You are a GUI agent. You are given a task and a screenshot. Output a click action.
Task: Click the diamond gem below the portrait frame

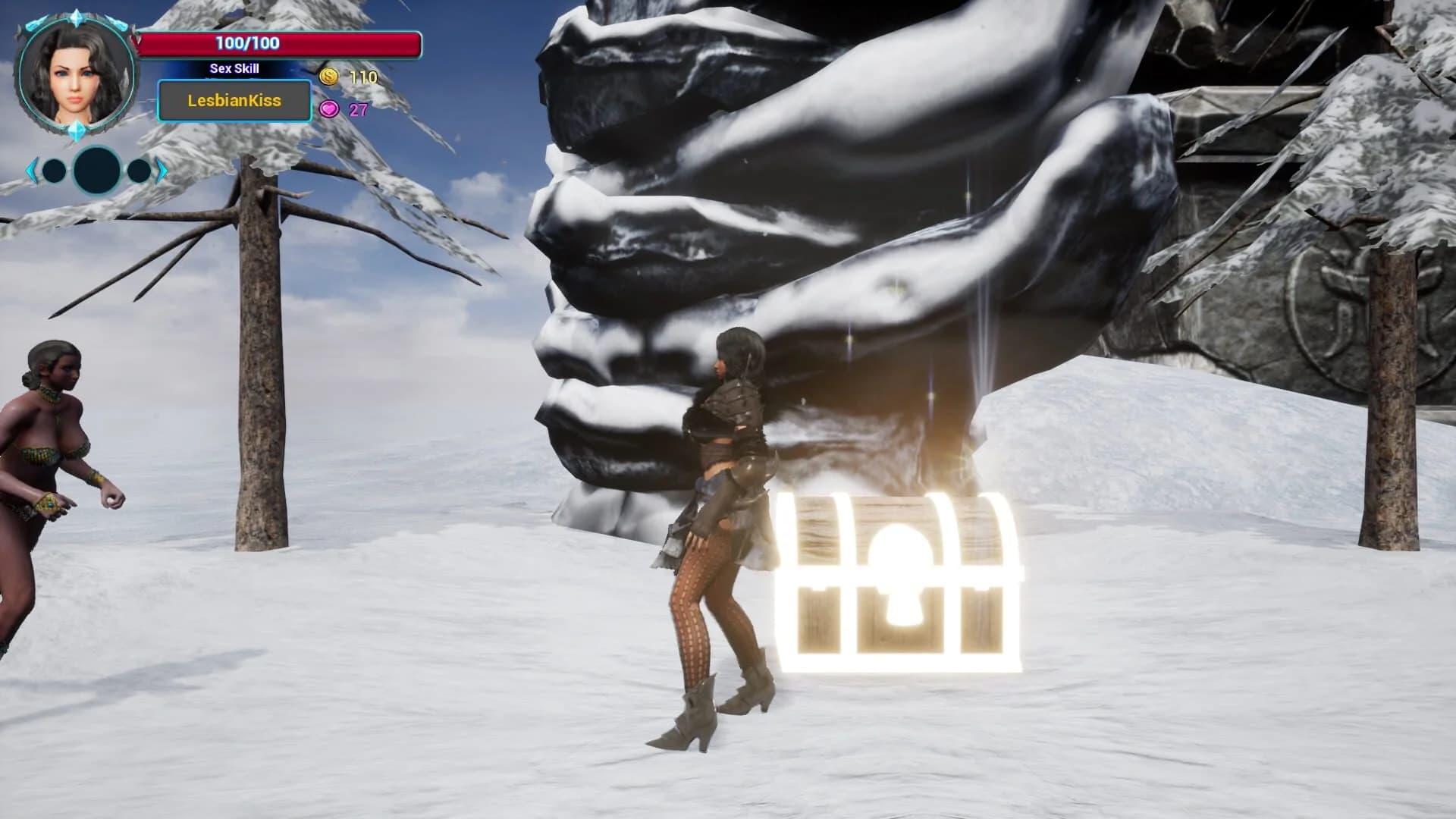[x=77, y=130]
